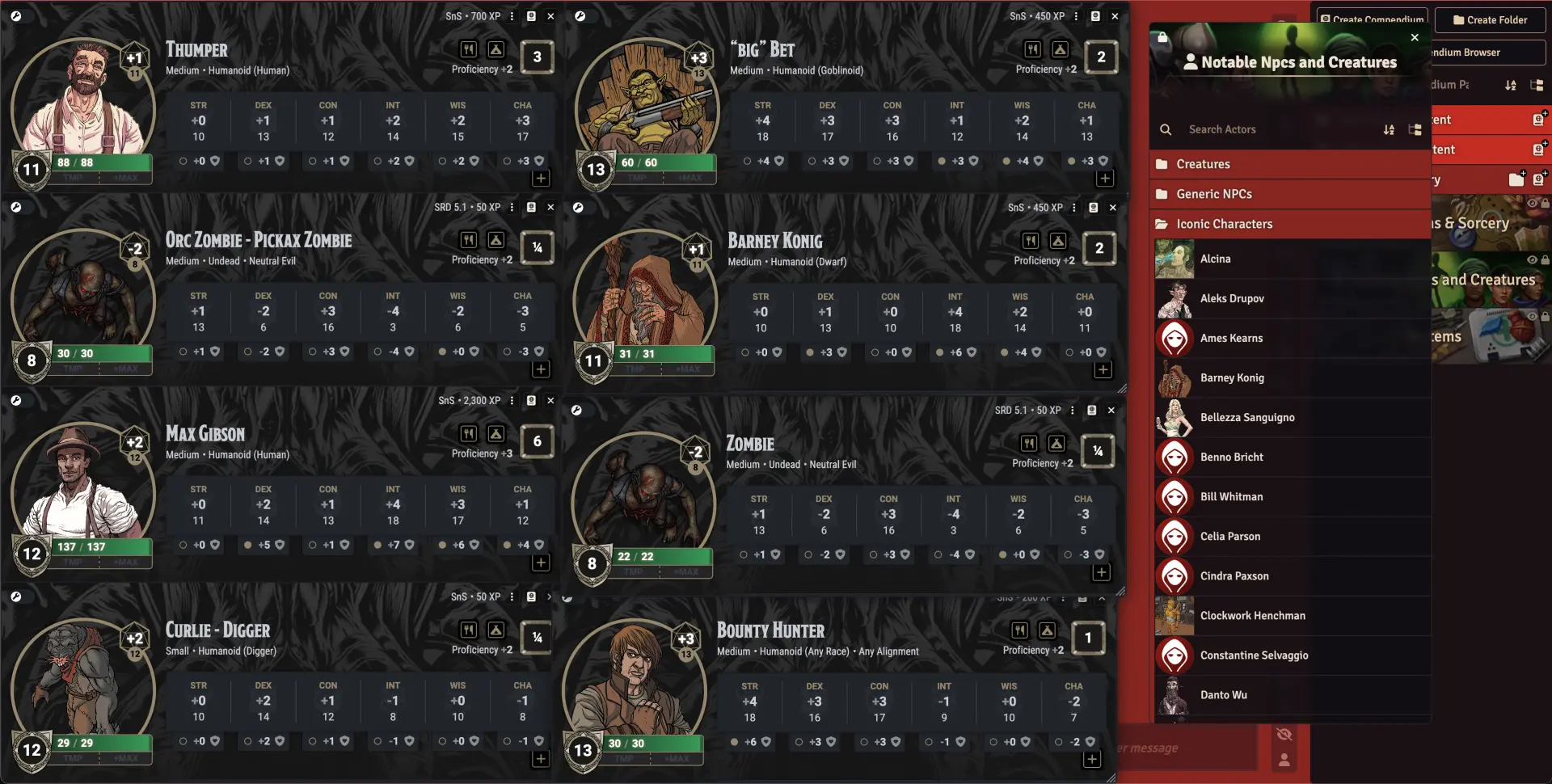The width and height of the screenshot is (1552, 784).
Task: Close the Notable Npcs and Creatures window
Action: [x=1415, y=37]
